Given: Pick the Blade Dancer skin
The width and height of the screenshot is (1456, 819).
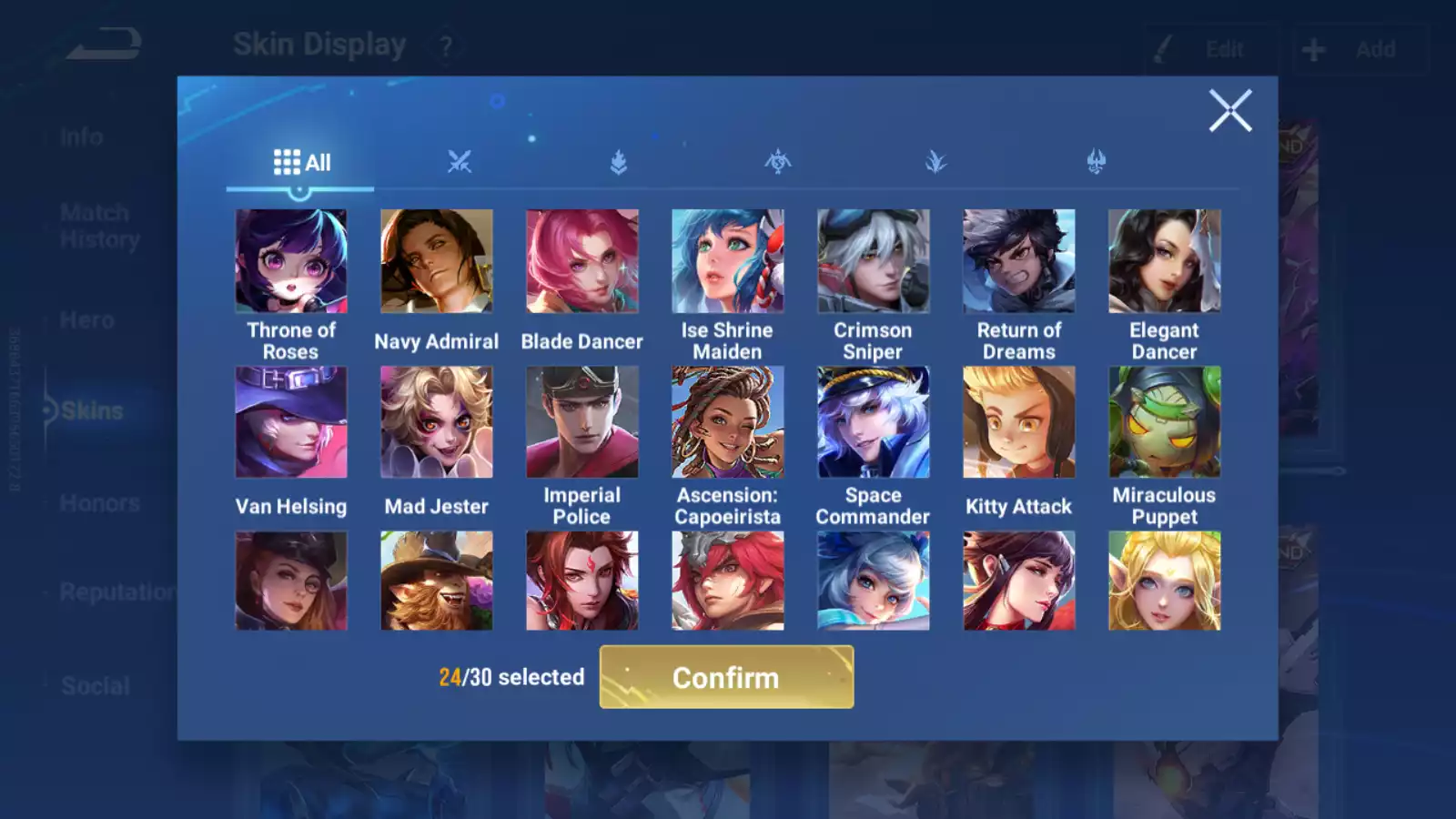Looking at the screenshot, I should point(582,261).
